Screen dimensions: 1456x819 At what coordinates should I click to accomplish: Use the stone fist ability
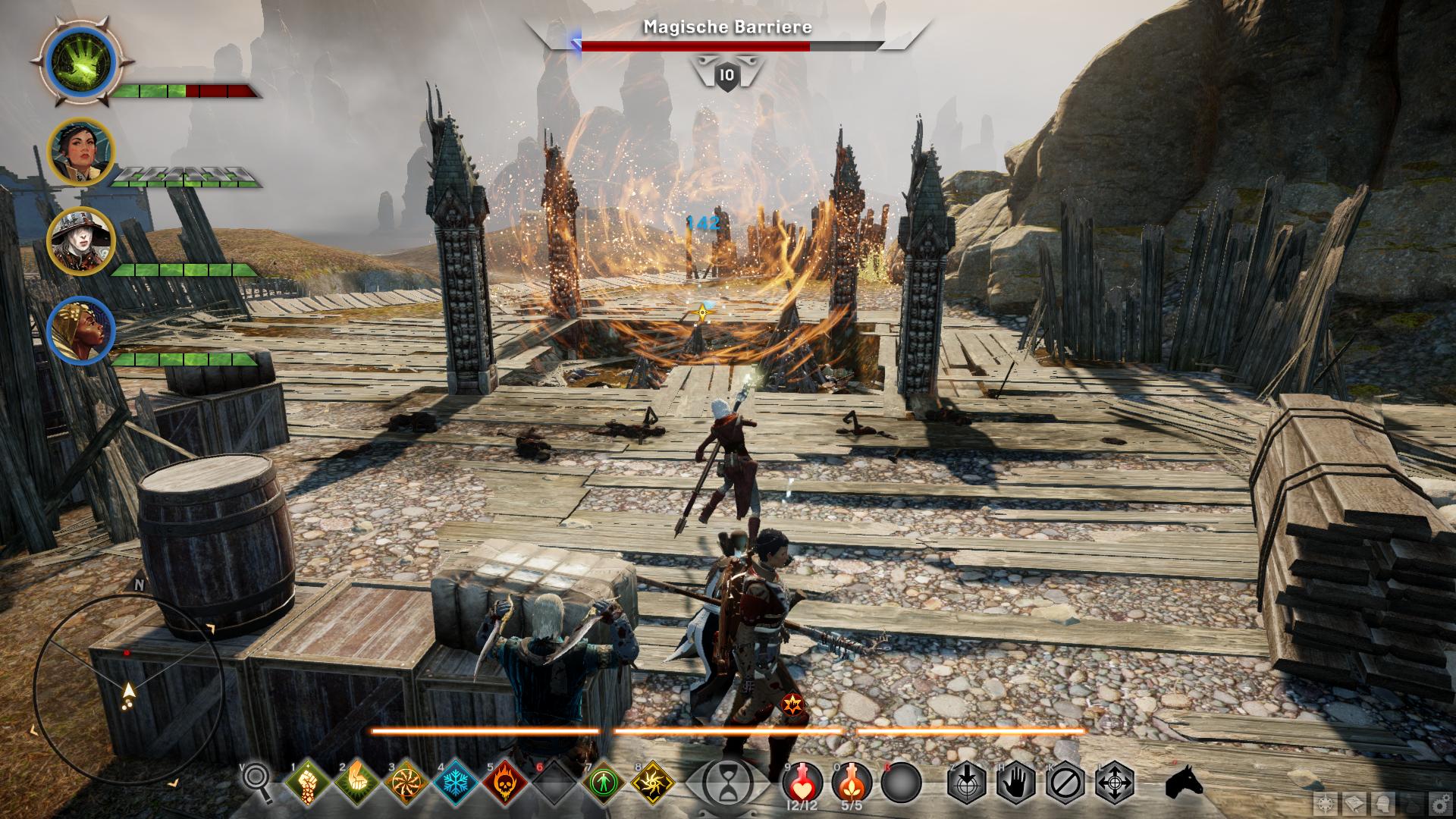[x=307, y=782]
